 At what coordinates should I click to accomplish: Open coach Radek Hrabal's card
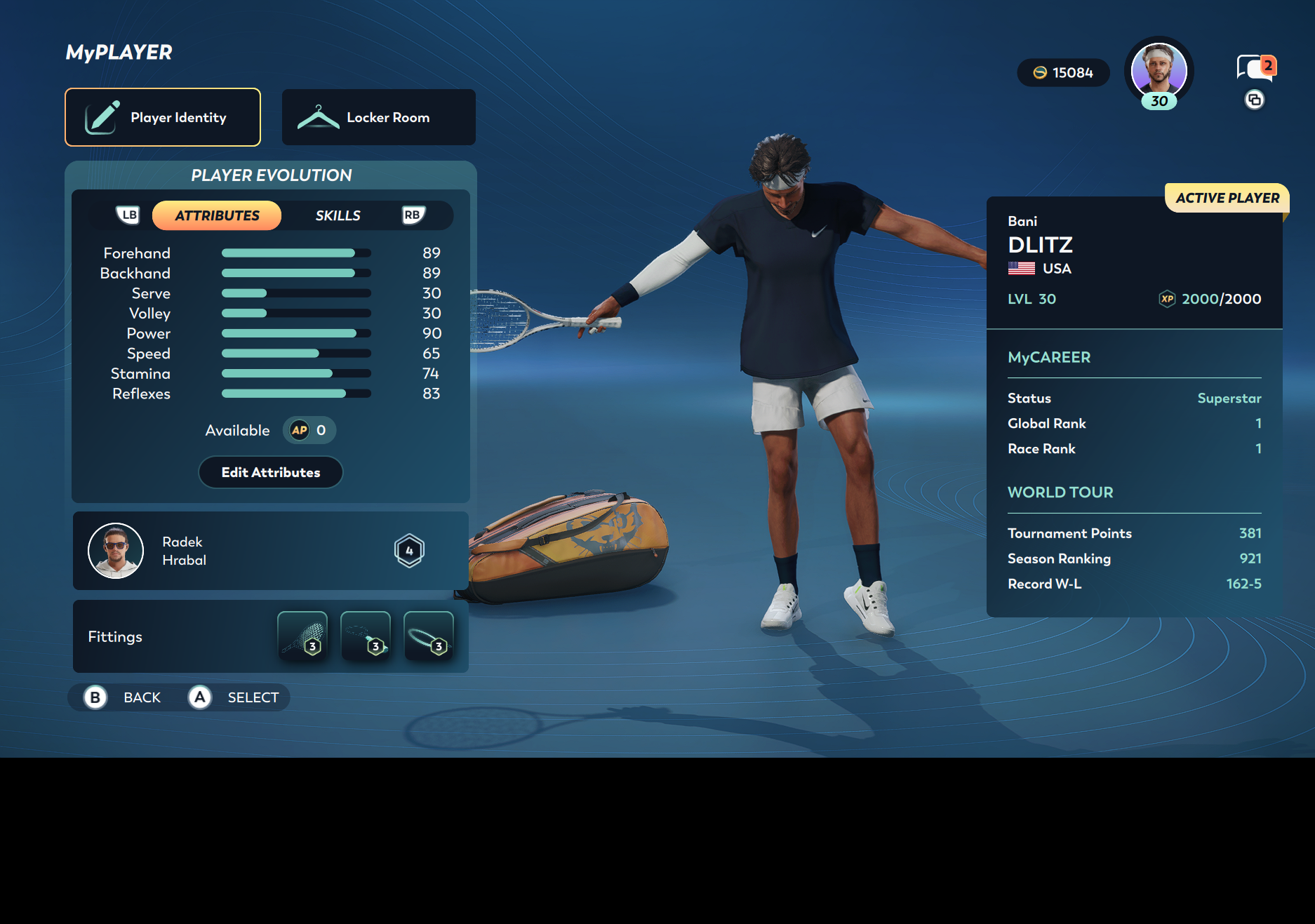270,551
